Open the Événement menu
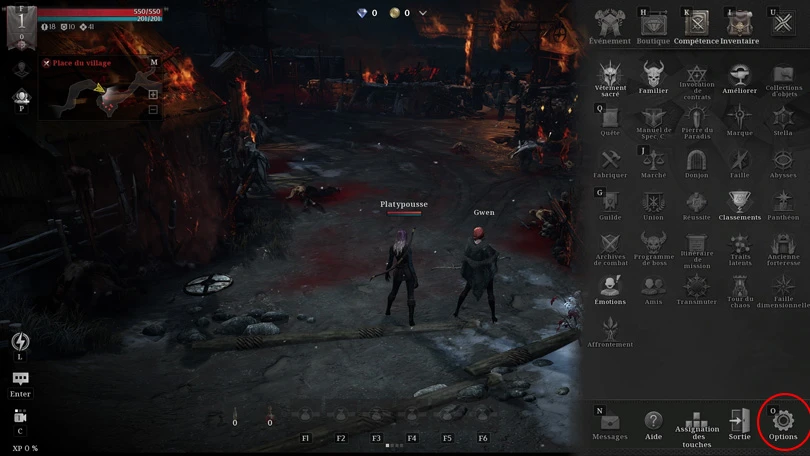This screenshot has height=456, width=810. [610, 23]
